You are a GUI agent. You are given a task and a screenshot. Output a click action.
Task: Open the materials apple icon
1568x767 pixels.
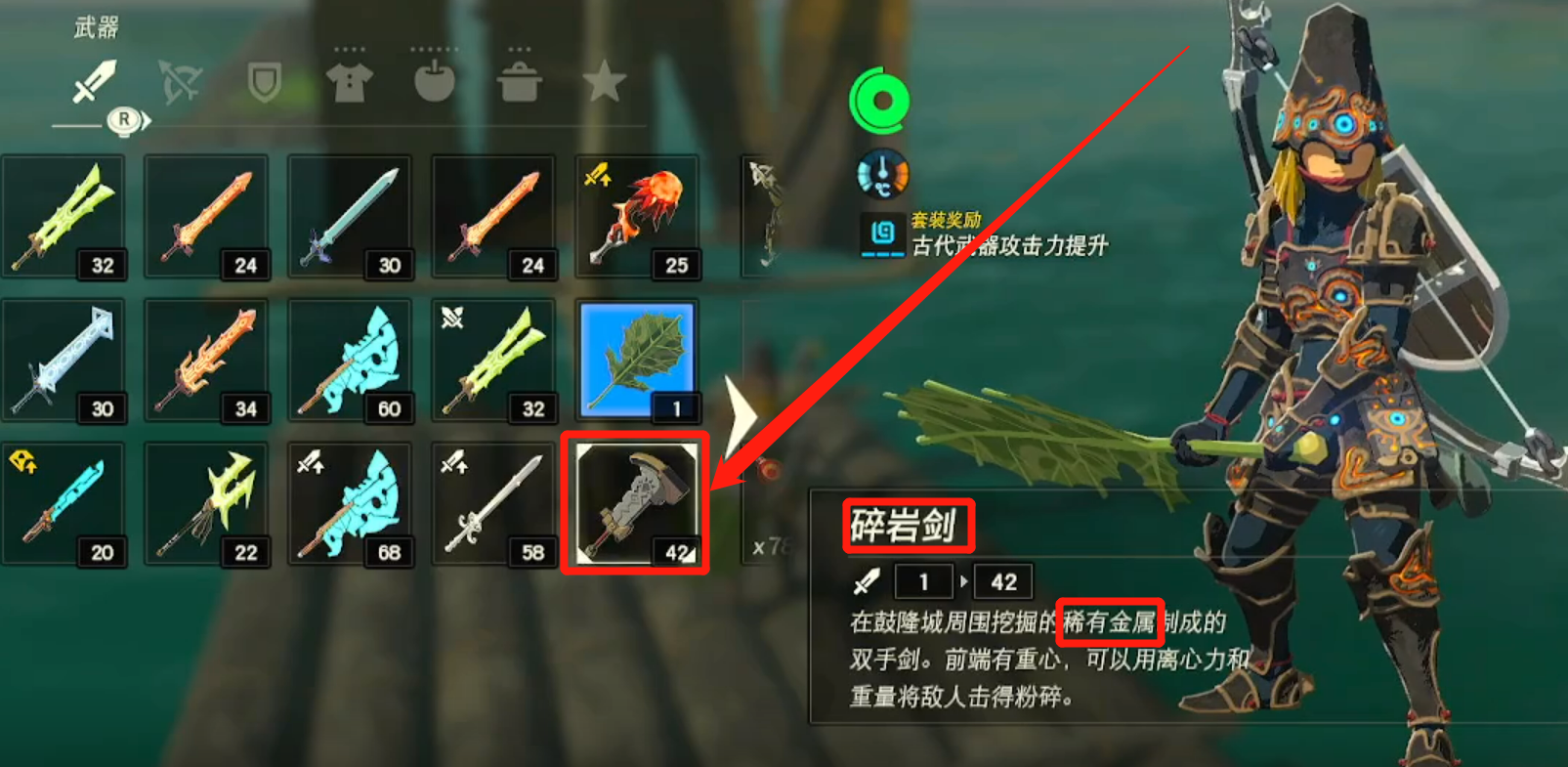click(x=436, y=83)
